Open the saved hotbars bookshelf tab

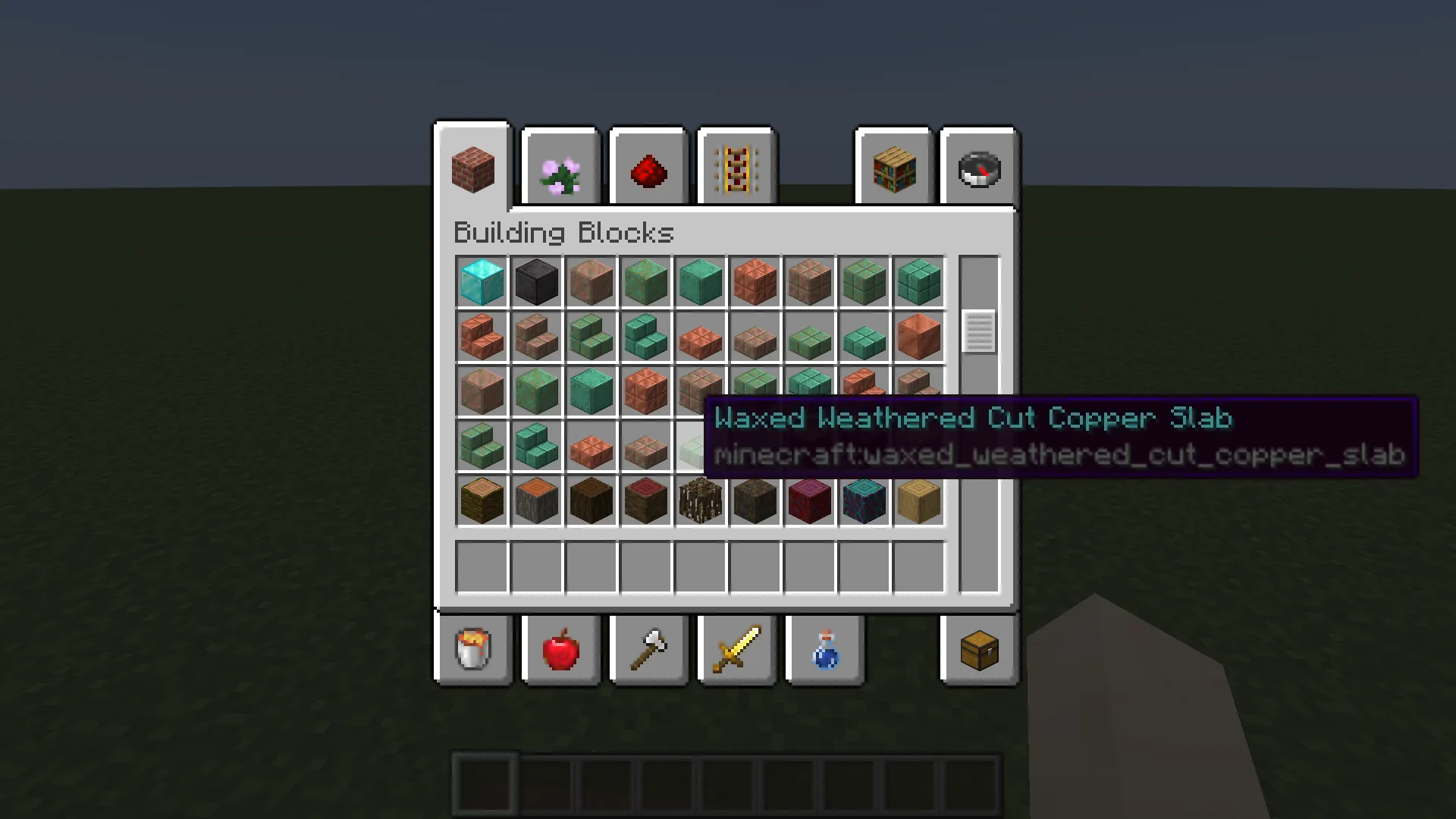pyautogui.click(x=893, y=168)
